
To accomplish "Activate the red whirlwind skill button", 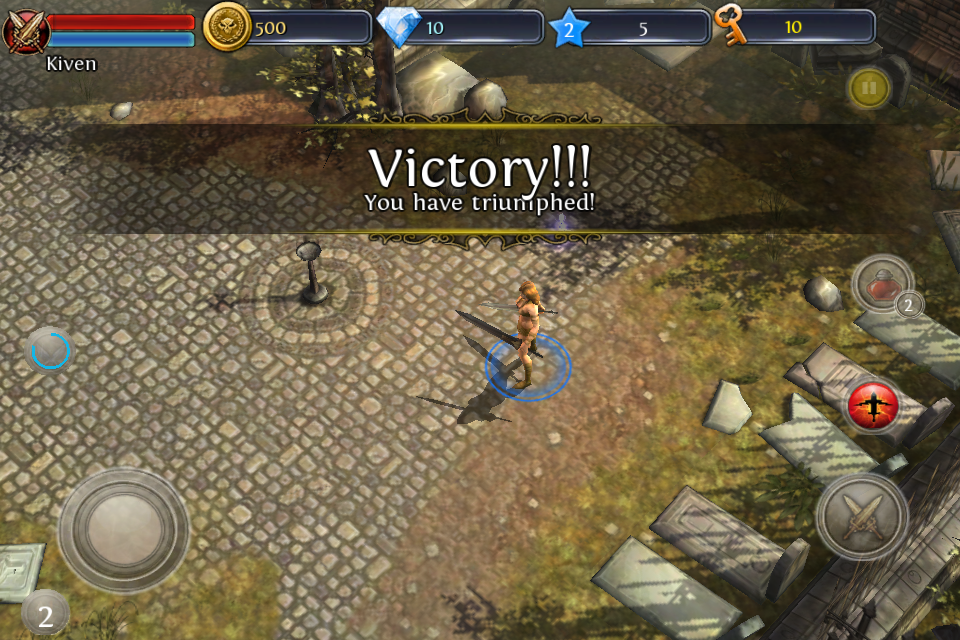I will coord(873,406).
